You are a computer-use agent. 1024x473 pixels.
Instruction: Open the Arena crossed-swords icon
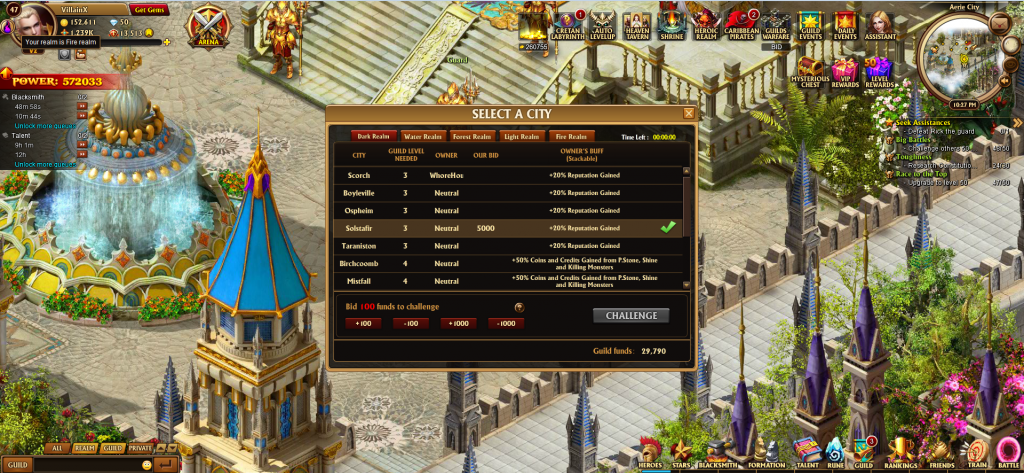click(x=210, y=25)
